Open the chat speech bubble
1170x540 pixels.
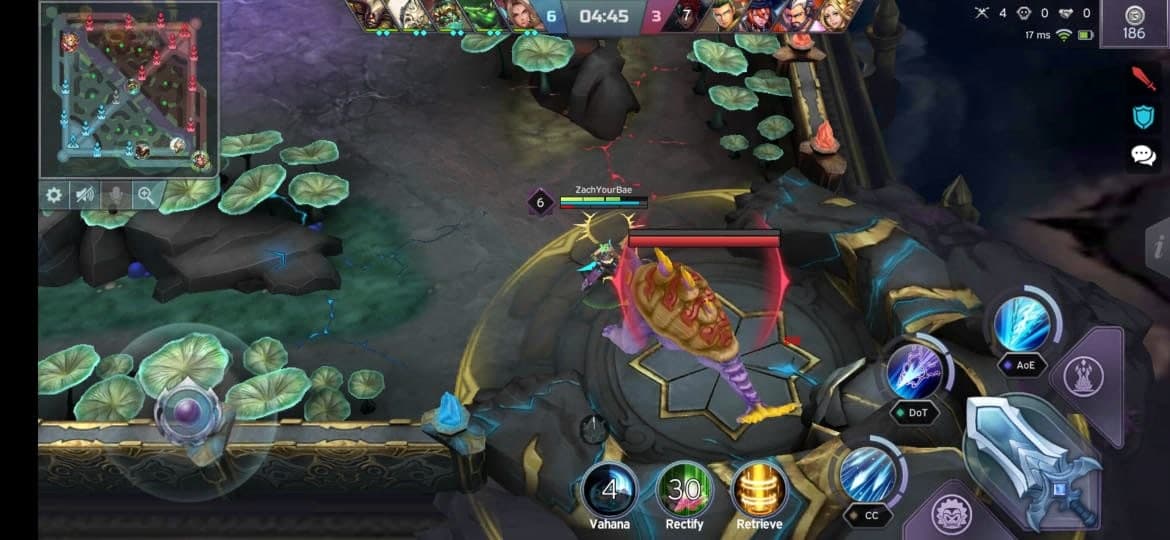point(1142,155)
